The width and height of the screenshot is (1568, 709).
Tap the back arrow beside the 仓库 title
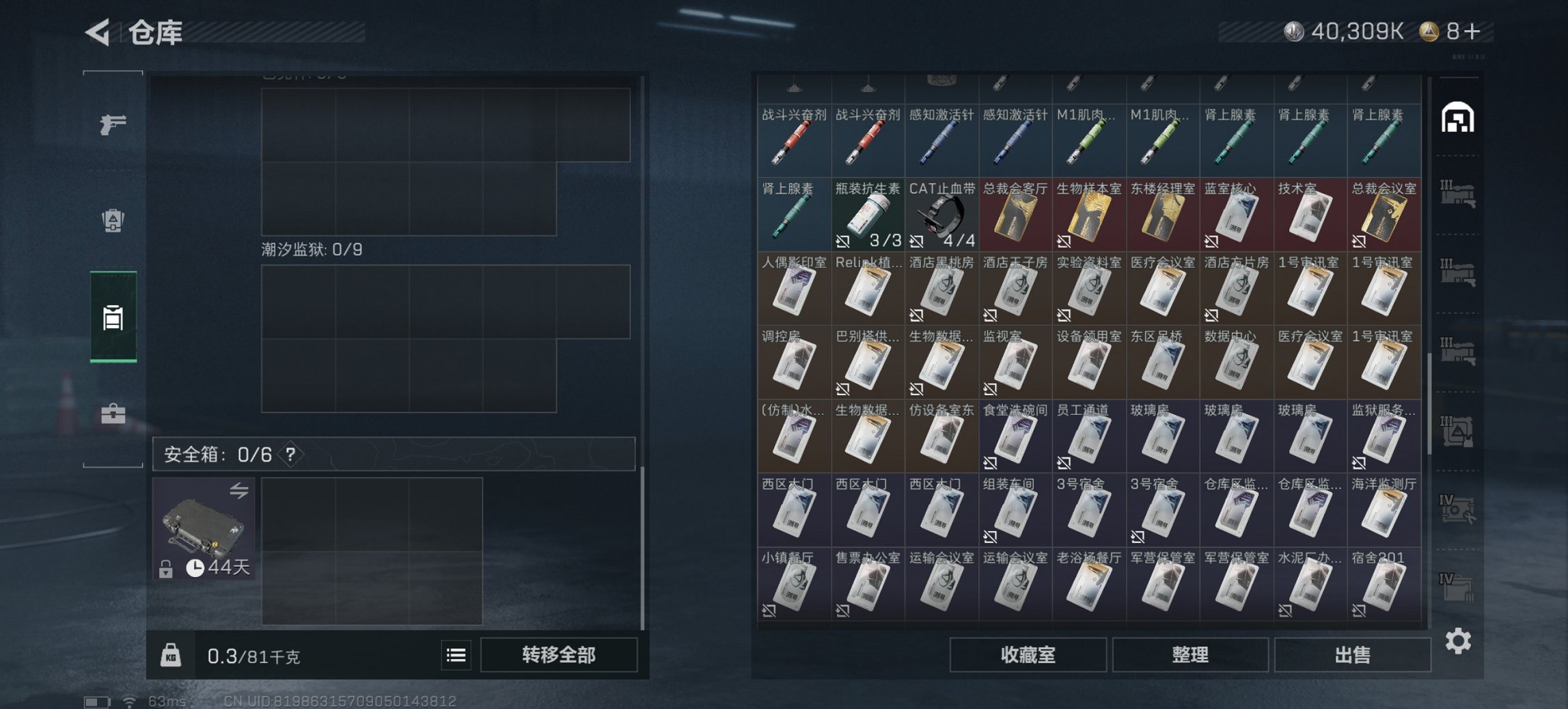coord(96,31)
